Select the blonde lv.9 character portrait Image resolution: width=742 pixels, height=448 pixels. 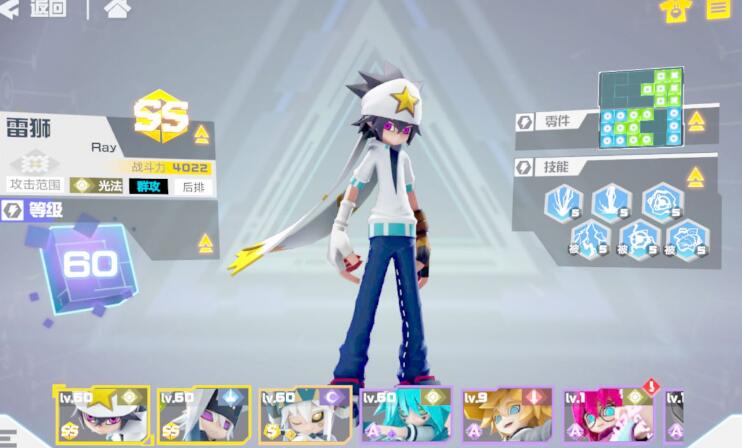click(x=507, y=415)
